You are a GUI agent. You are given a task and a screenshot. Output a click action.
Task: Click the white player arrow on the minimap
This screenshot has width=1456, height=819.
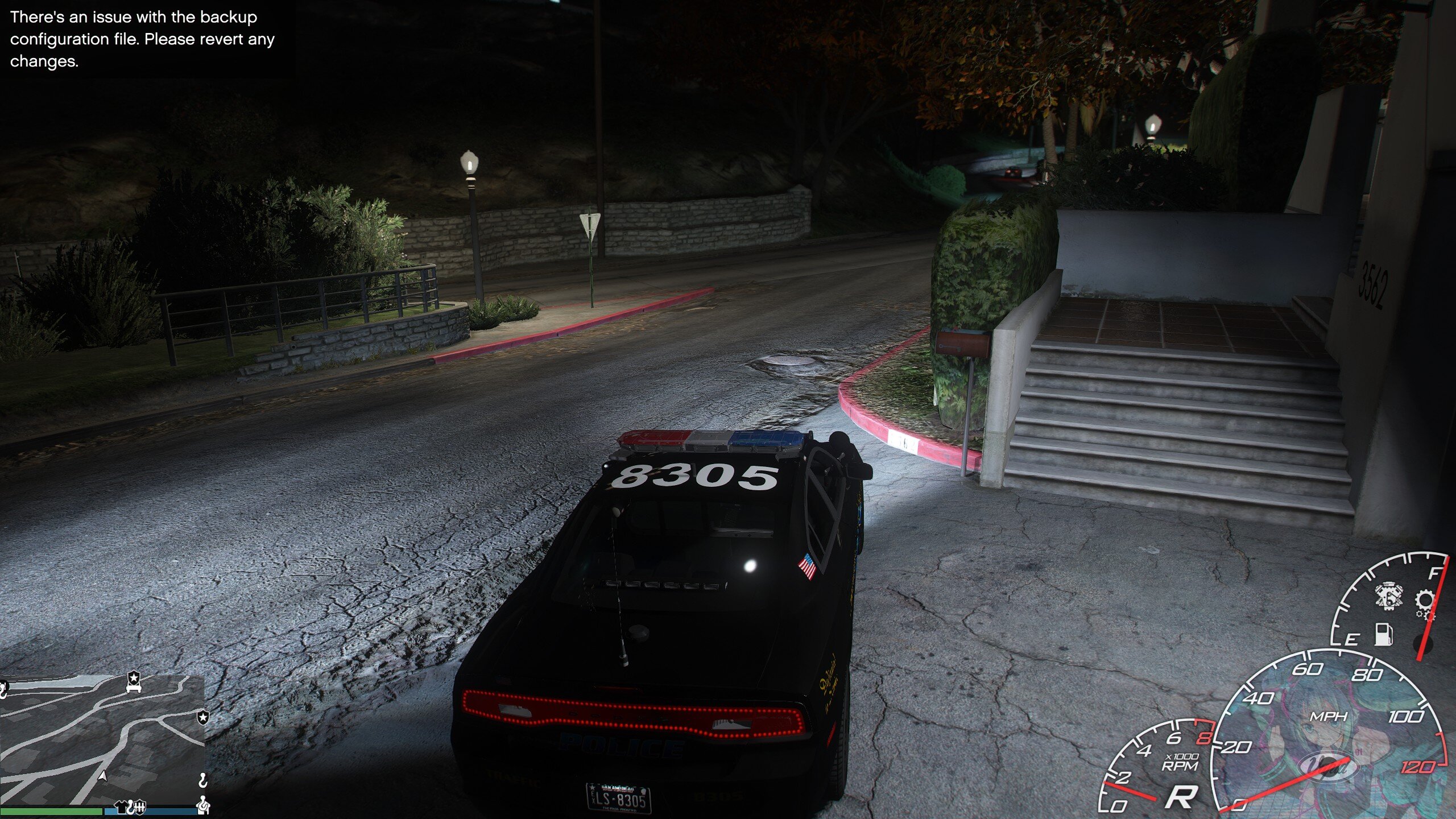coord(103,776)
